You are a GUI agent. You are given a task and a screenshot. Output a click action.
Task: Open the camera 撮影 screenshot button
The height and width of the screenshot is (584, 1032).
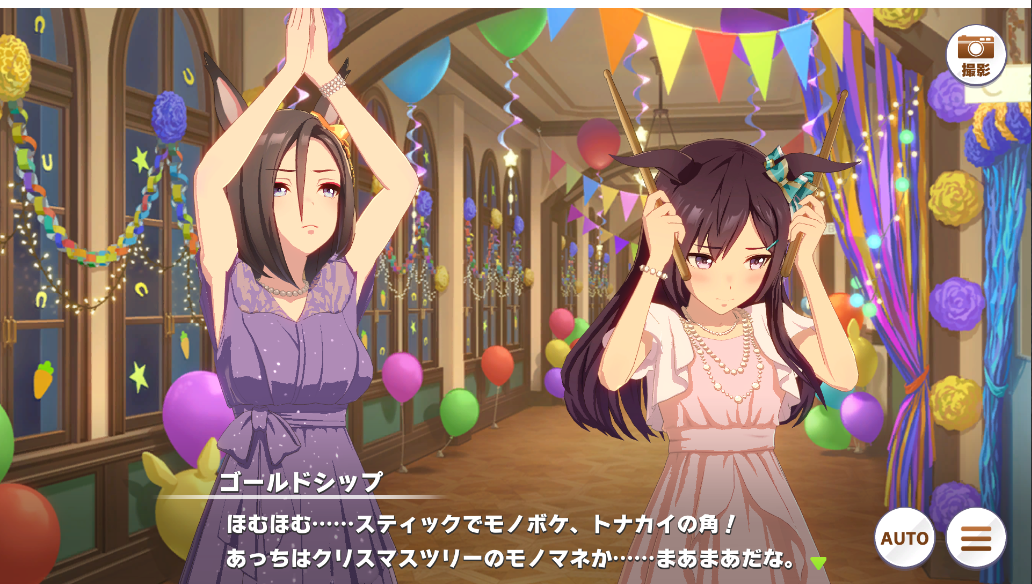(x=975, y=54)
